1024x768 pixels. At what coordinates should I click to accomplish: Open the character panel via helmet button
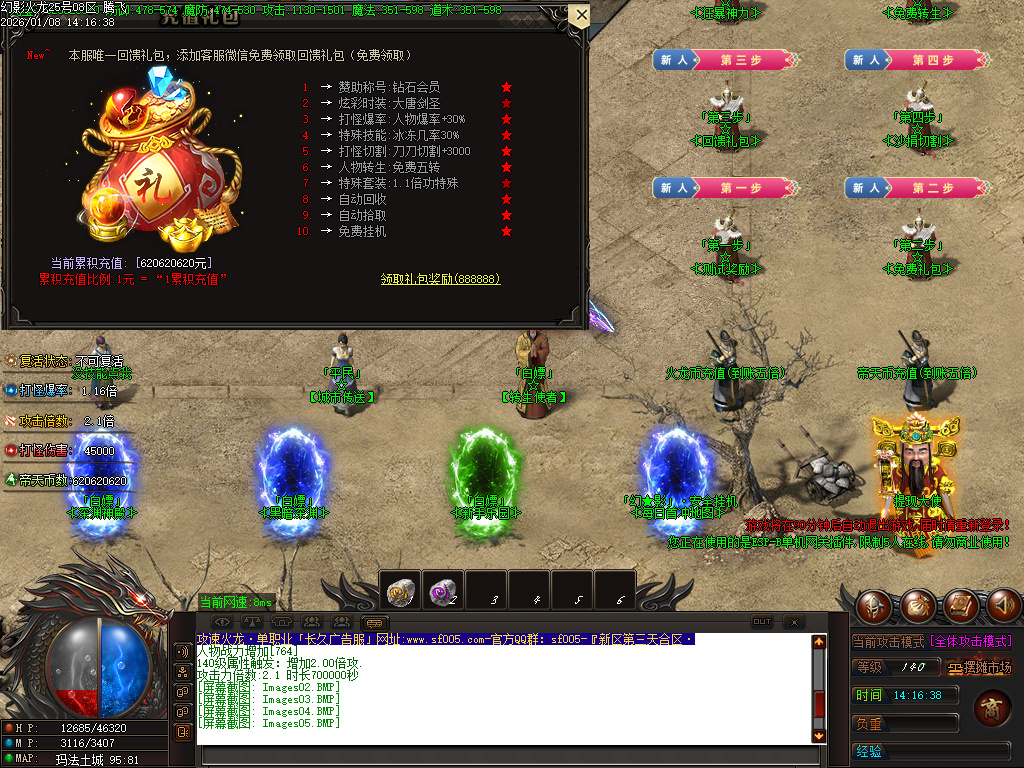tap(874, 605)
